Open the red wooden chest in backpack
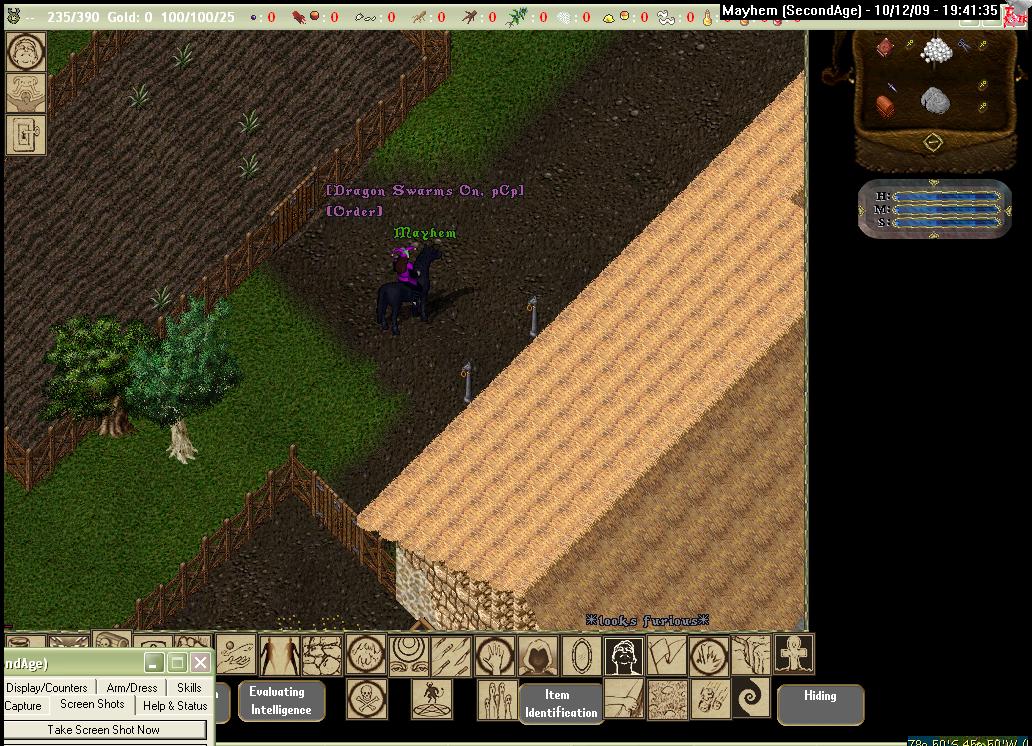The width and height of the screenshot is (1032, 746). pos(885,106)
